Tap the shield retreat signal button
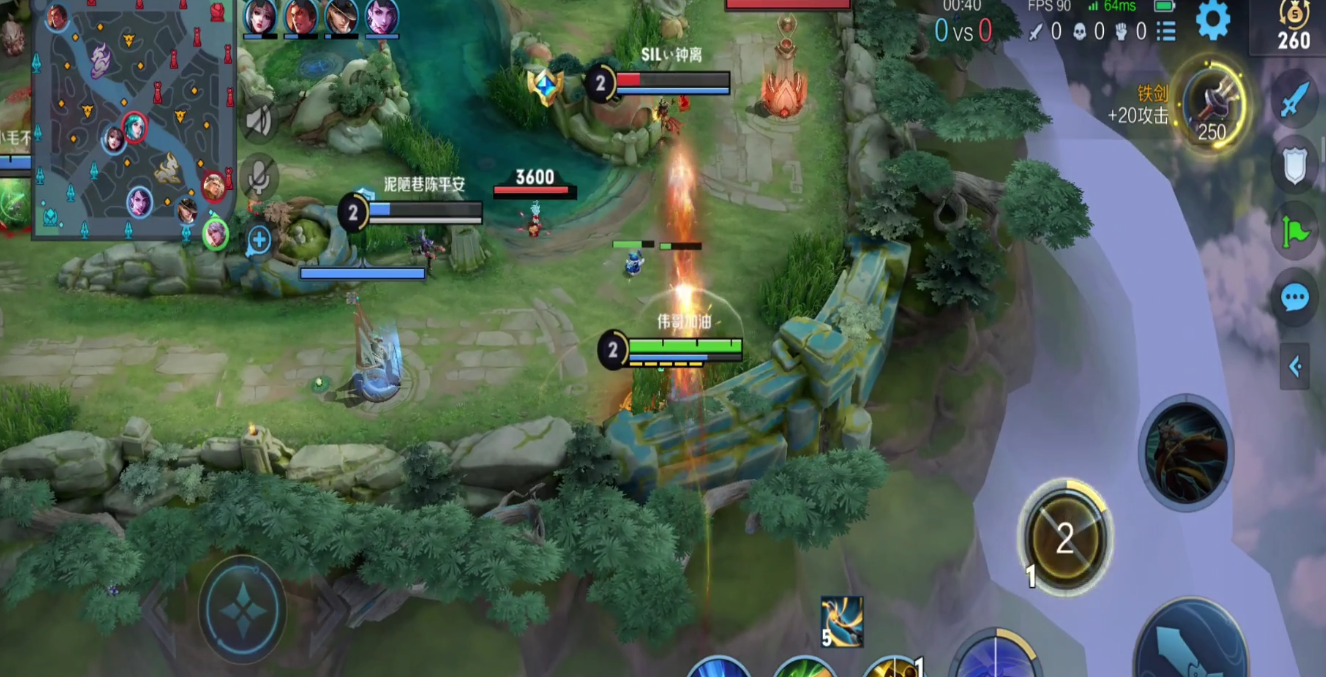 [x=1295, y=165]
